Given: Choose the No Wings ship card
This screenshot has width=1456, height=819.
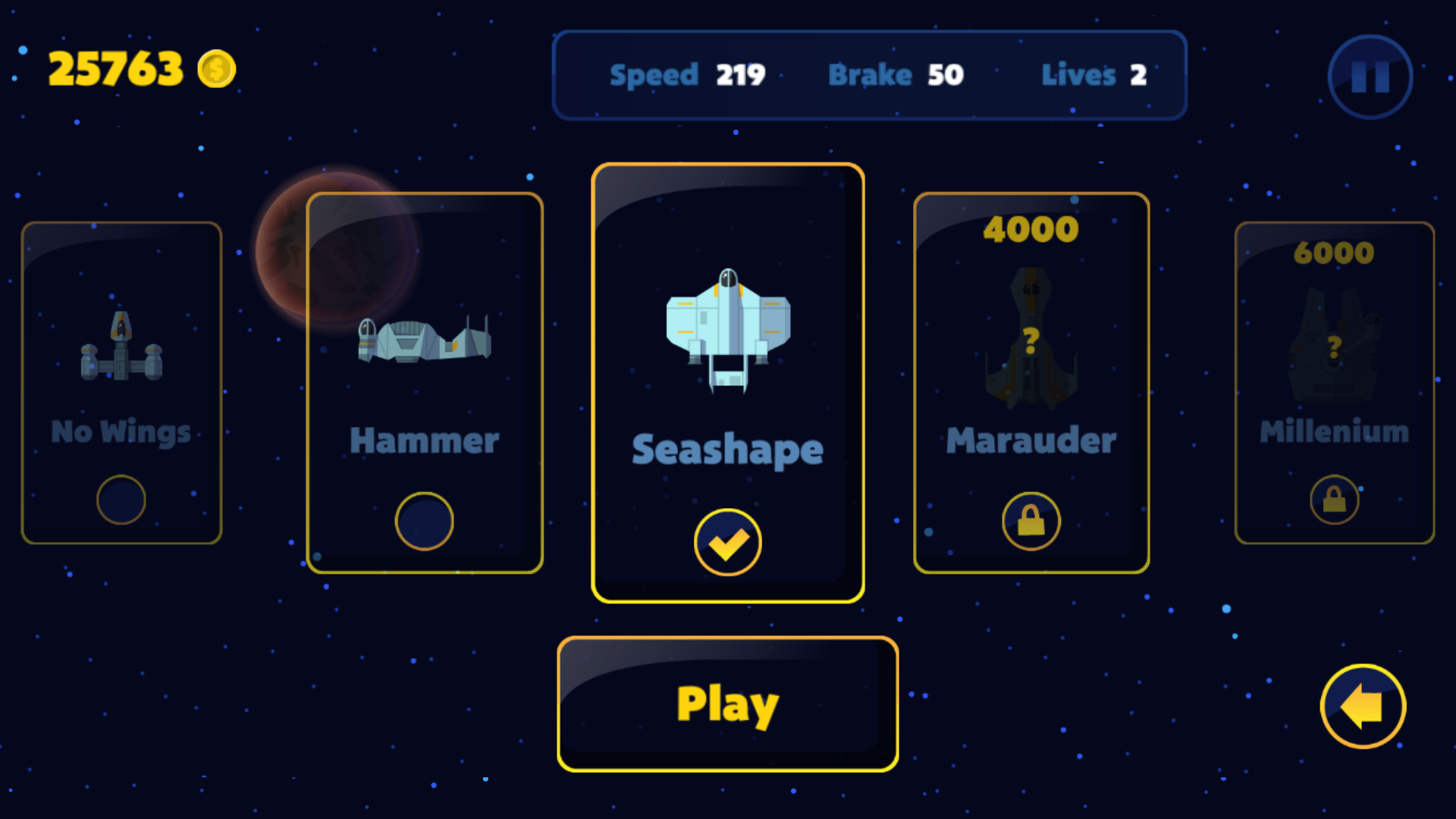Looking at the screenshot, I should 121,383.
